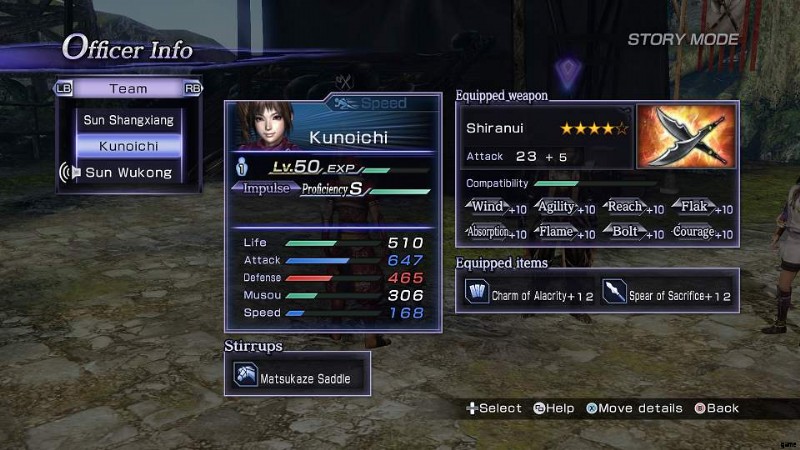Click Kunoichi's character portrait
The image size is (800, 450).
pyautogui.click(x=266, y=126)
